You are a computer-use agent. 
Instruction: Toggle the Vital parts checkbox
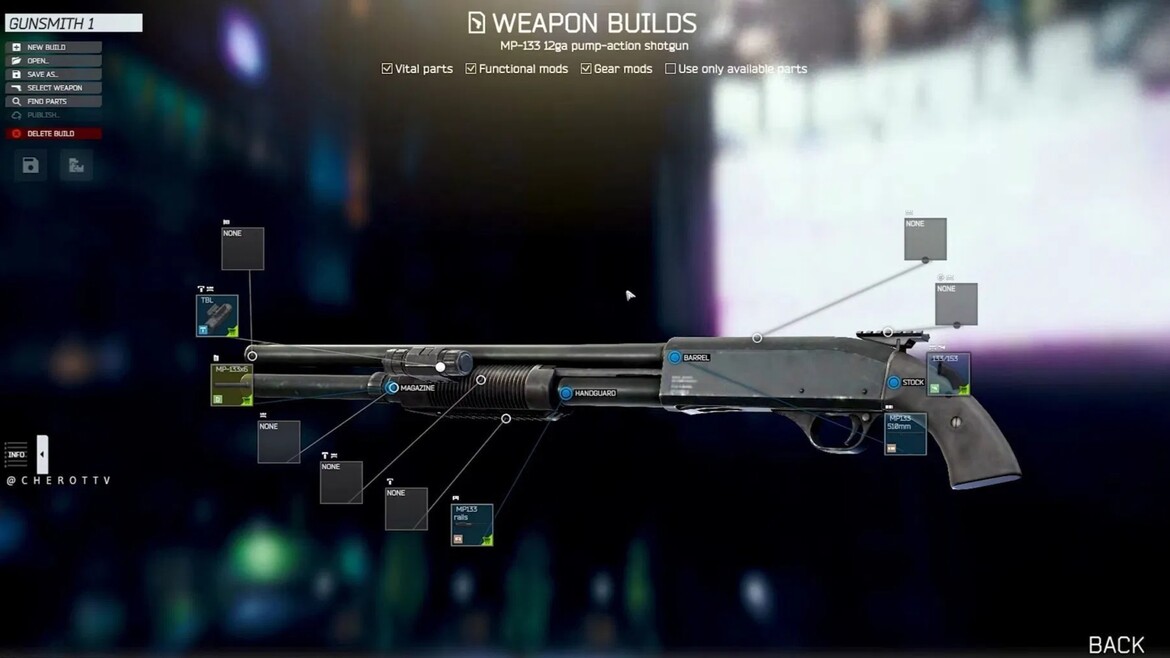coord(387,69)
